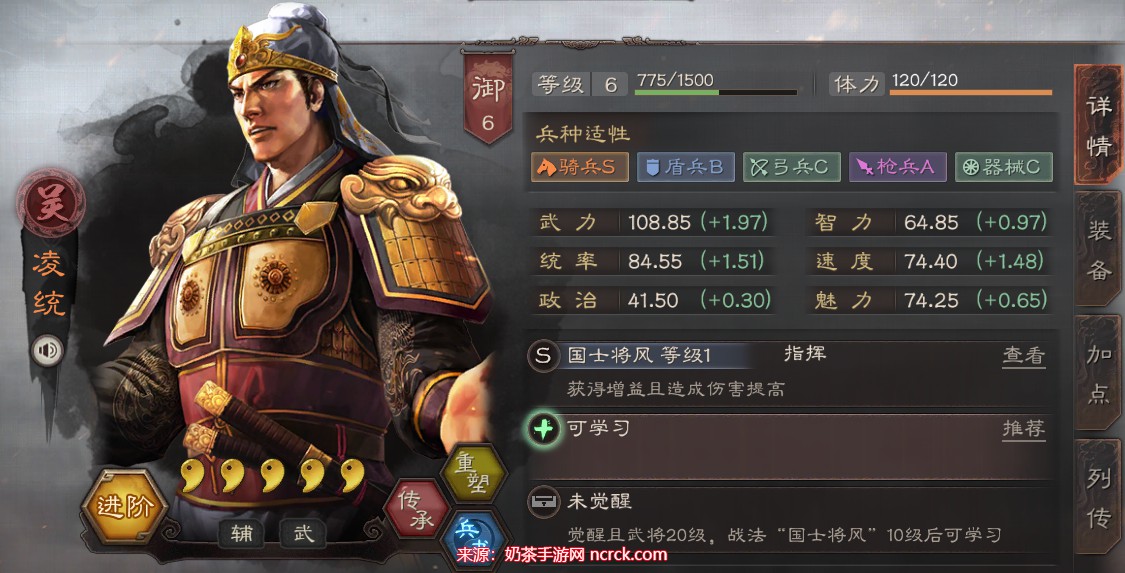Screen dimensions: 1125x573
Task: Open 推荐 recommended skills link
Action: 1023,429
